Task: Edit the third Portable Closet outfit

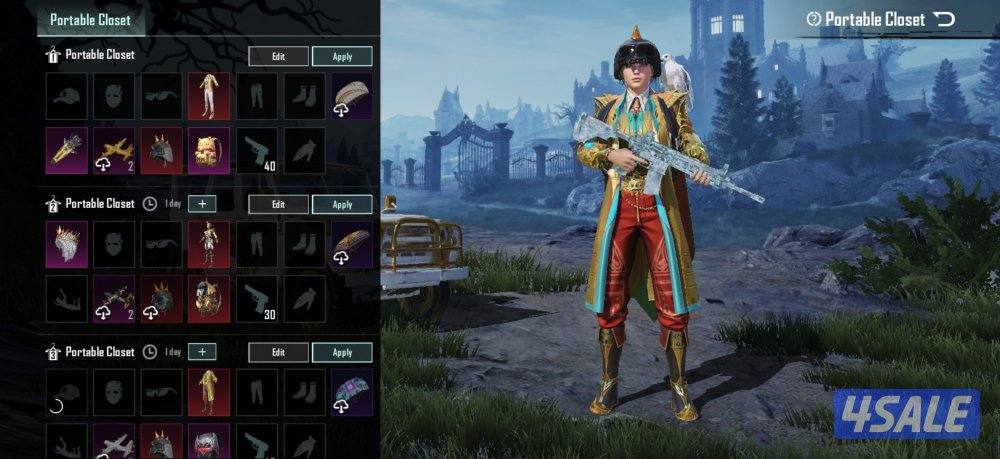Action: click(x=278, y=352)
